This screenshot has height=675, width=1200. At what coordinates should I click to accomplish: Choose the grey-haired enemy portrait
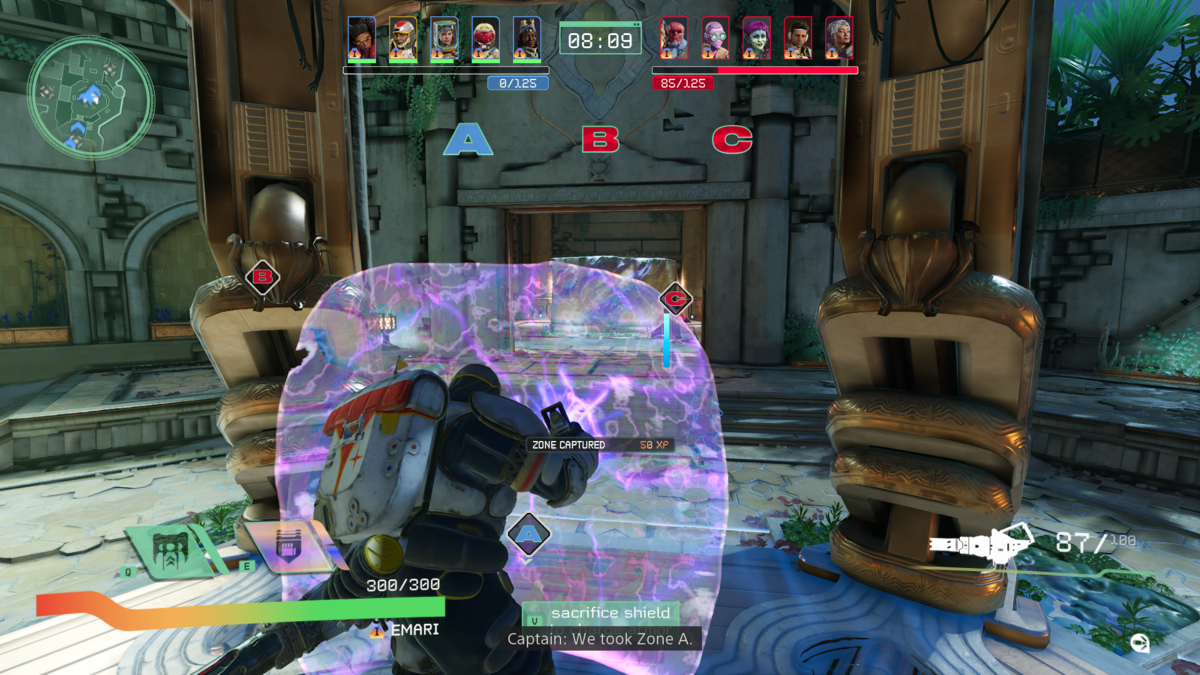pos(839,39)
